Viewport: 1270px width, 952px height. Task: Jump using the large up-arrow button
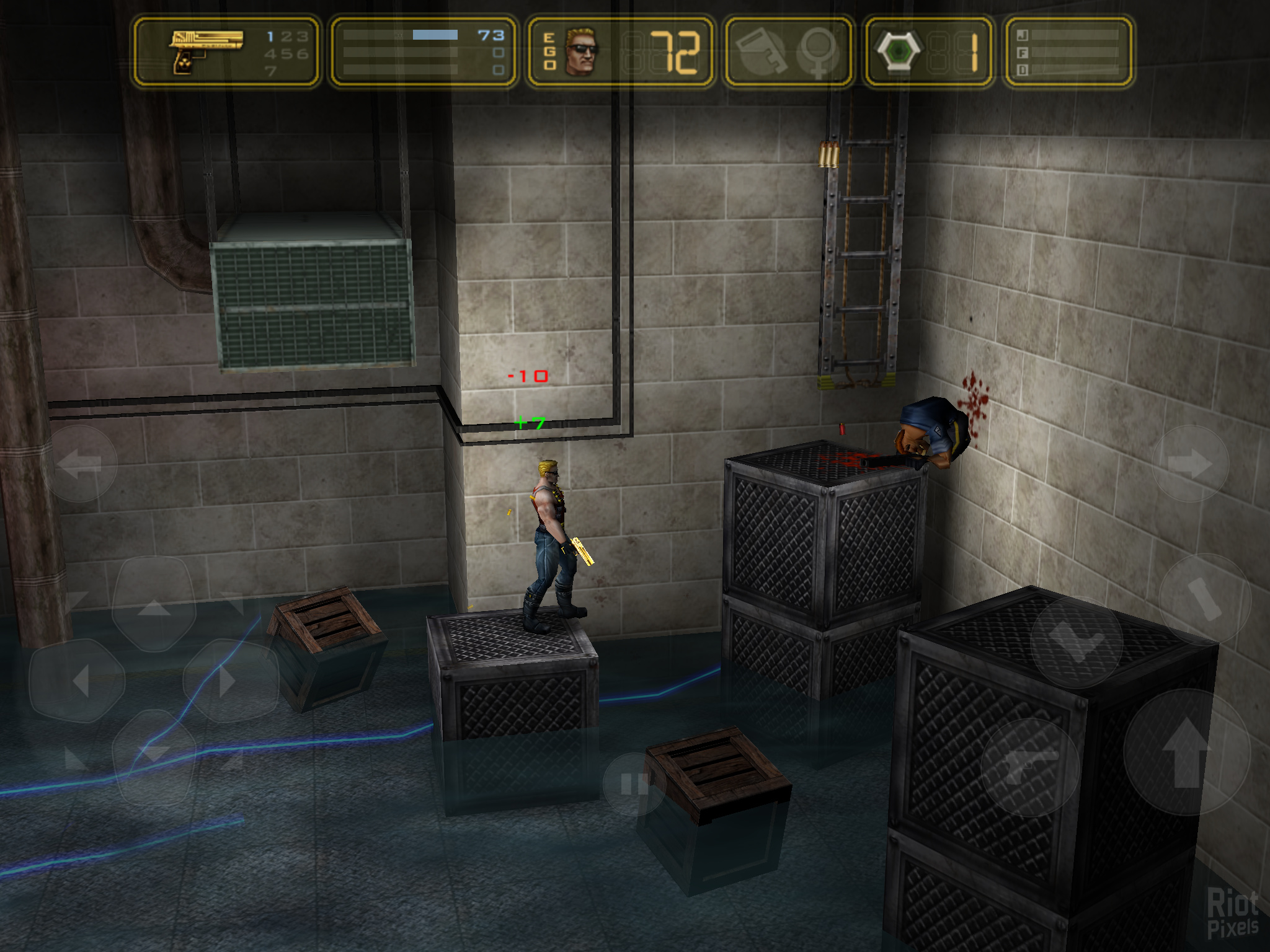[1186, 752]
